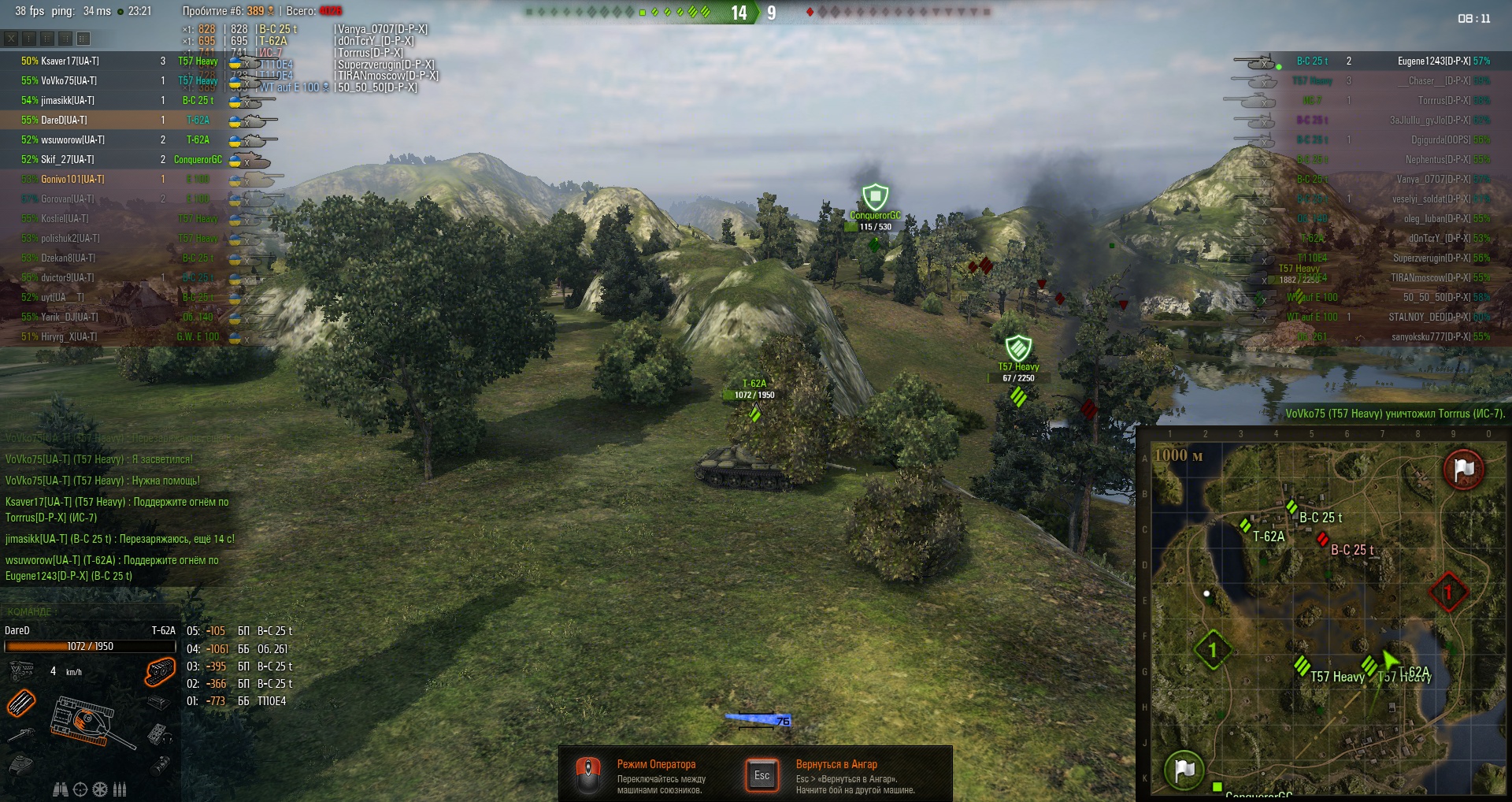Click the binoculars icon in the damage panel
Image resolution: width=1512 pixels, height=802 pixels.
[60, 789]
